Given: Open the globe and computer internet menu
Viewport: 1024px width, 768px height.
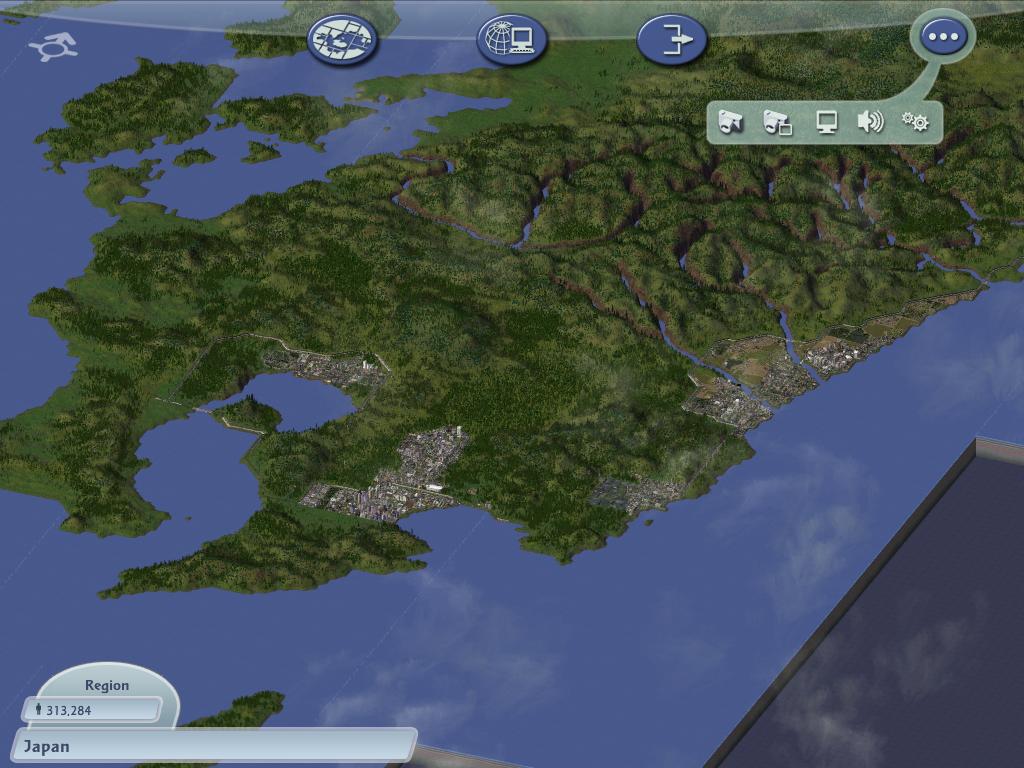Looking at the screenshot, I should point(511,39).
